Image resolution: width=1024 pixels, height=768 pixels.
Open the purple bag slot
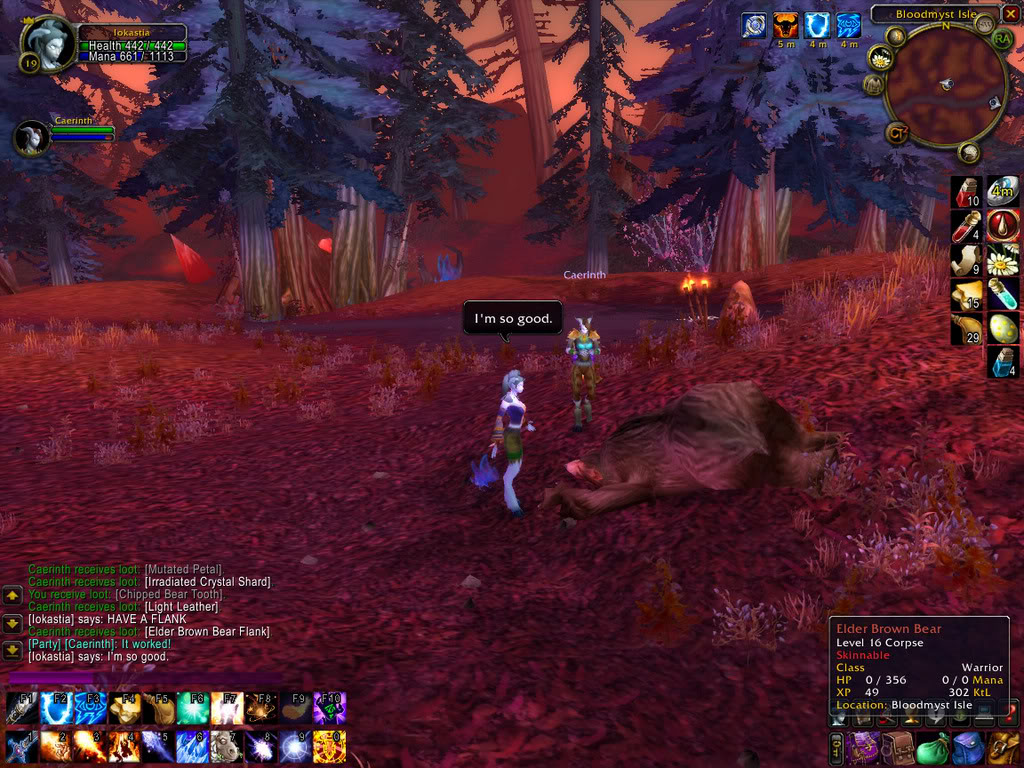862,748
